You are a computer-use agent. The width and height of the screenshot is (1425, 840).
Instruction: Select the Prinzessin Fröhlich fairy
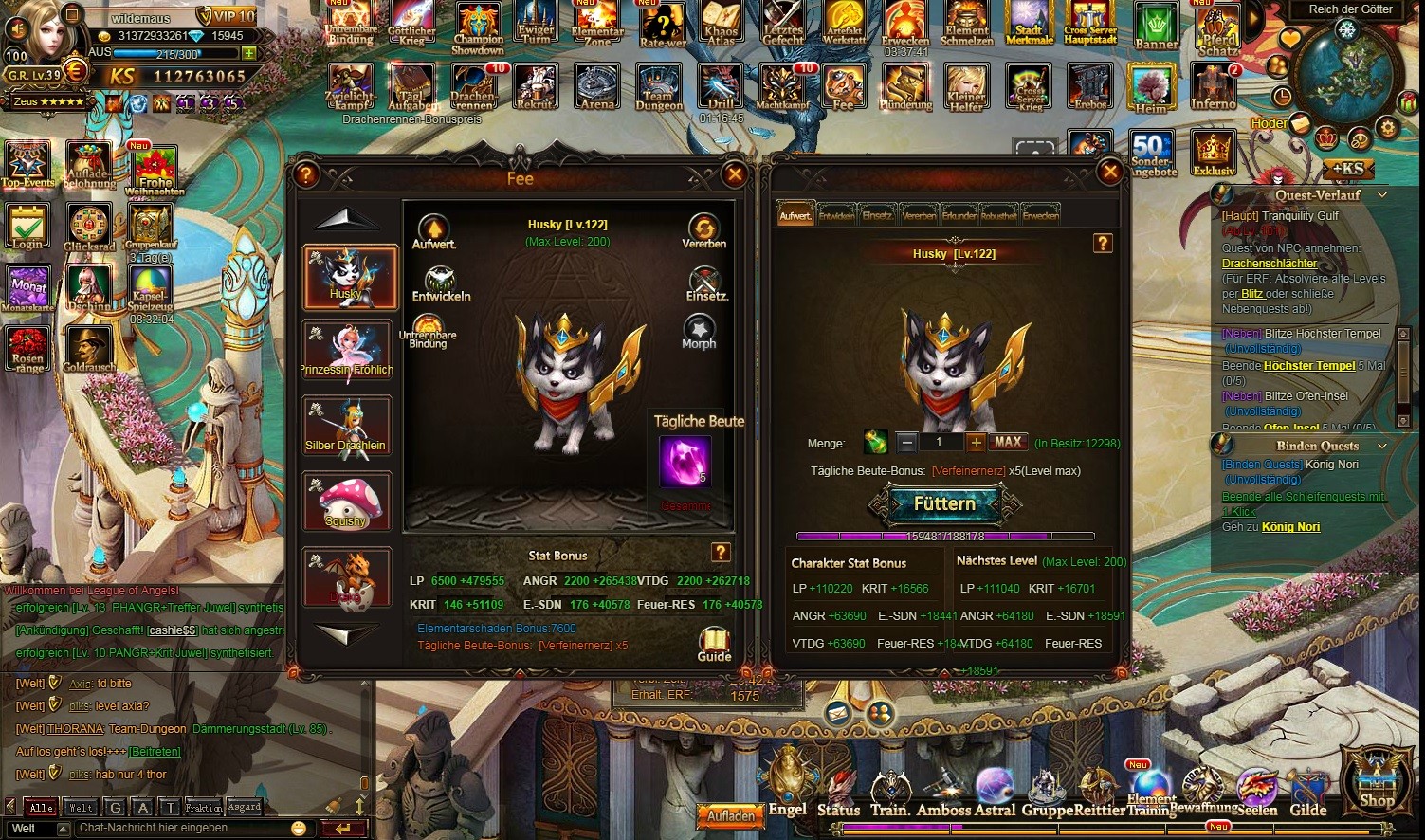click(x=347, y=351)
